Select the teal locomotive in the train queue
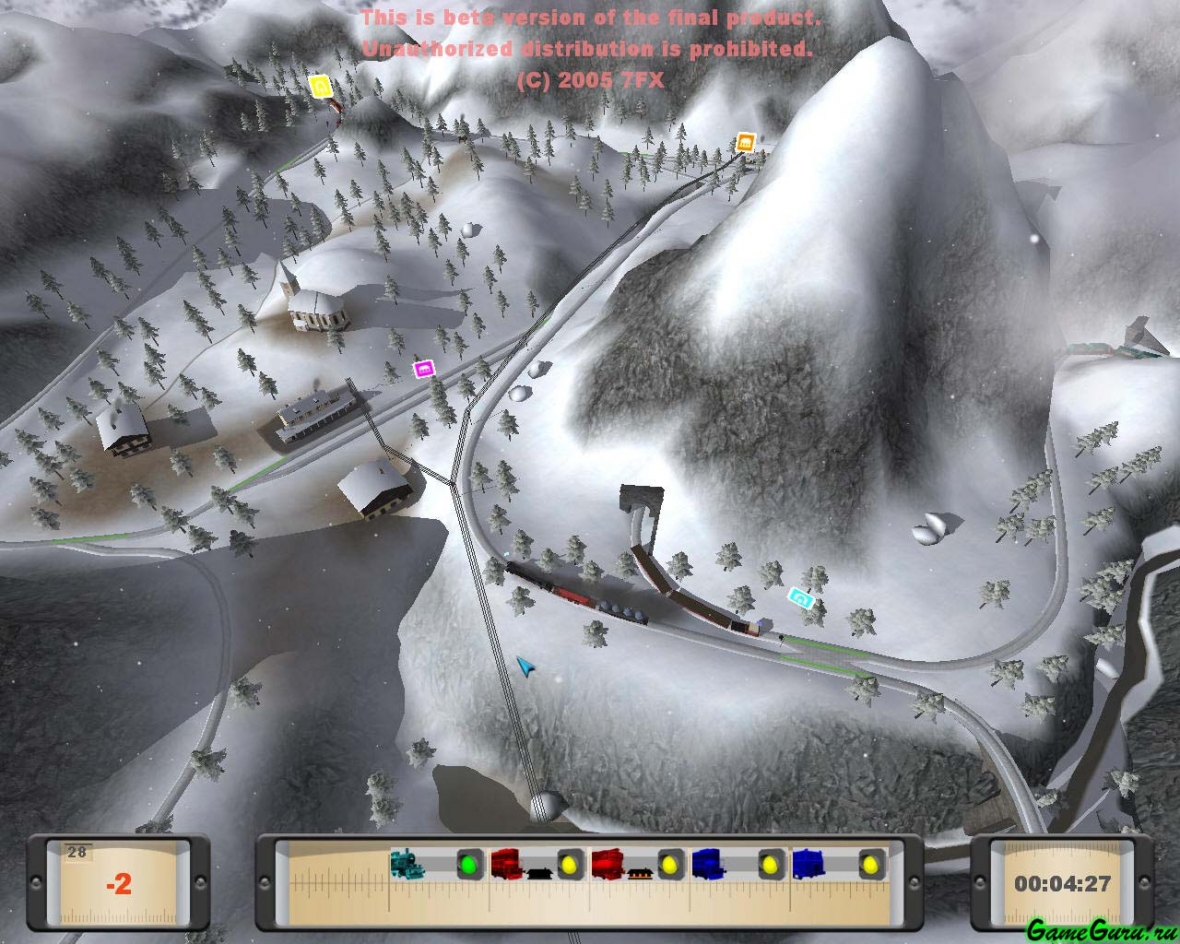Image resolution: width=1180 pixels, height=944 pixels. pyautogui.click(x=408, y=863)
